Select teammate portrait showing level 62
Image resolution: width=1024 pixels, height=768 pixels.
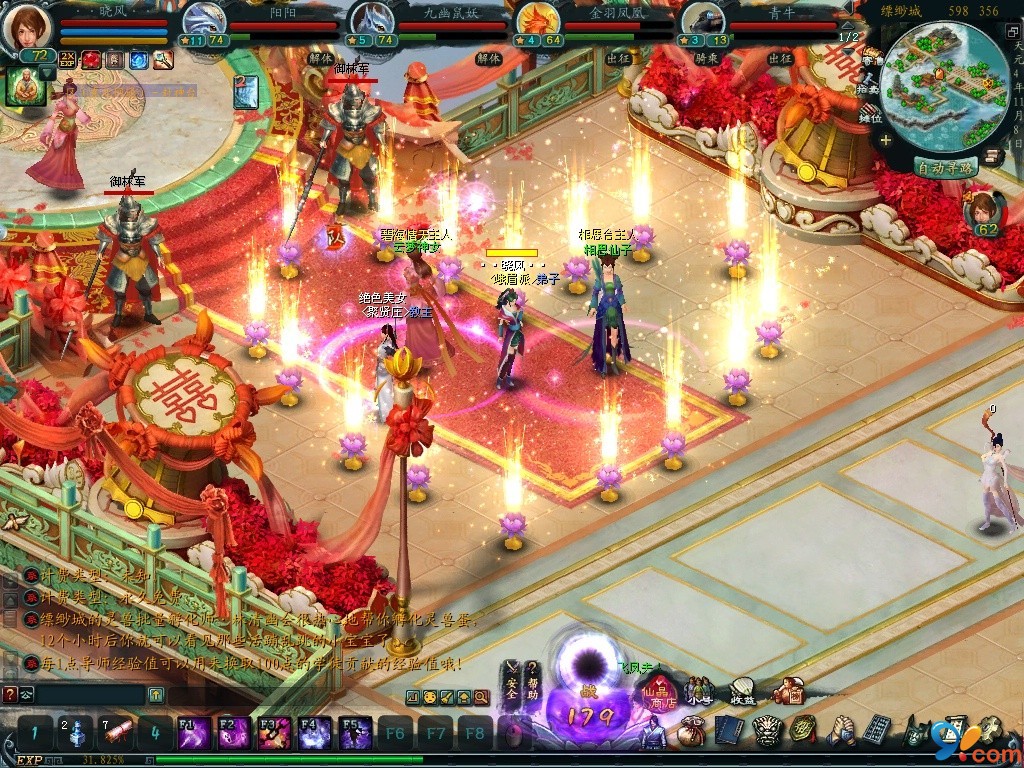pyautogui.click(x=984, y=212)
